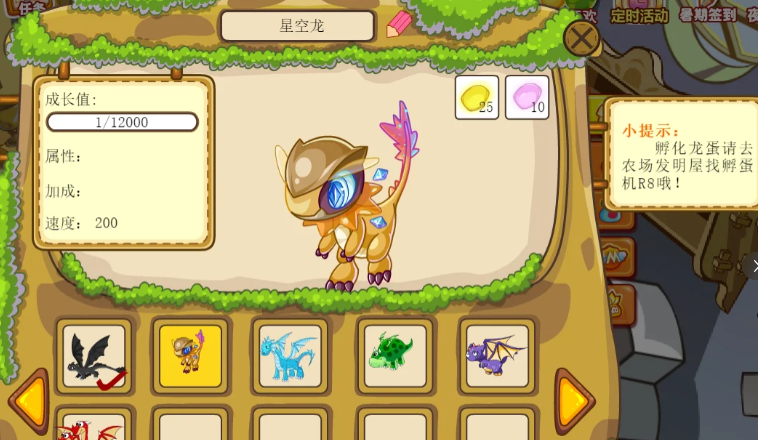Choose the light blue ice dragon thumbnail
The image size is (758, 440).
[x=289, y=356]
